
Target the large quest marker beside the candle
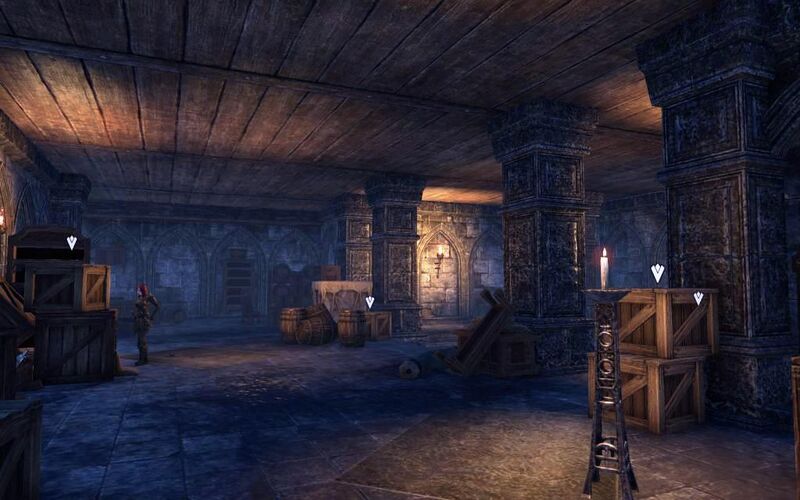pos(657,272)
